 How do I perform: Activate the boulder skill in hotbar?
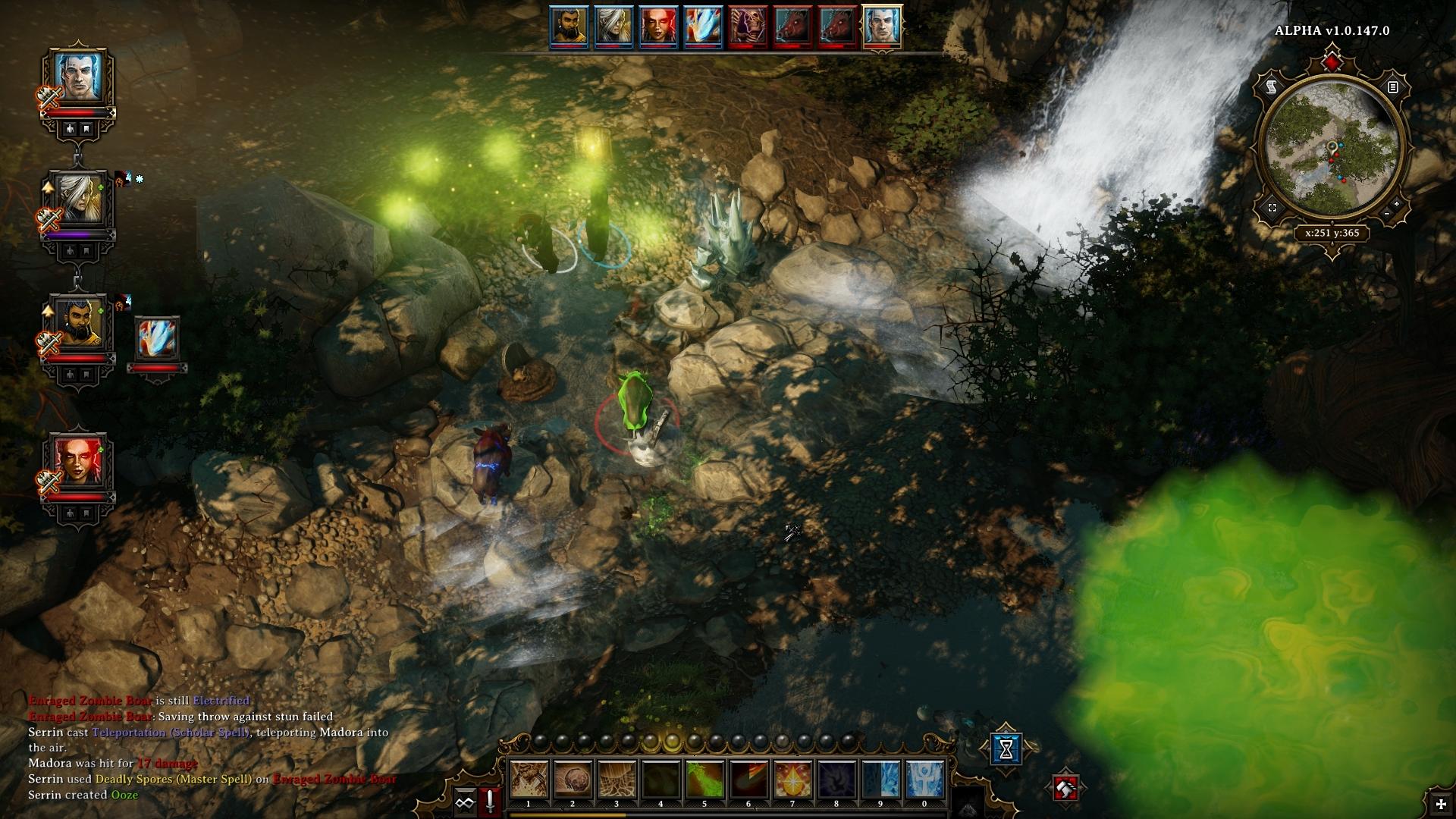click(x=573, y=780)
